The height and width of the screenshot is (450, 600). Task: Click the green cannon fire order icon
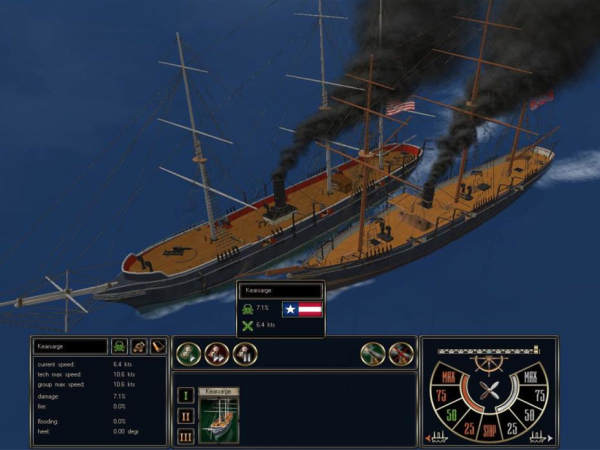373,353
